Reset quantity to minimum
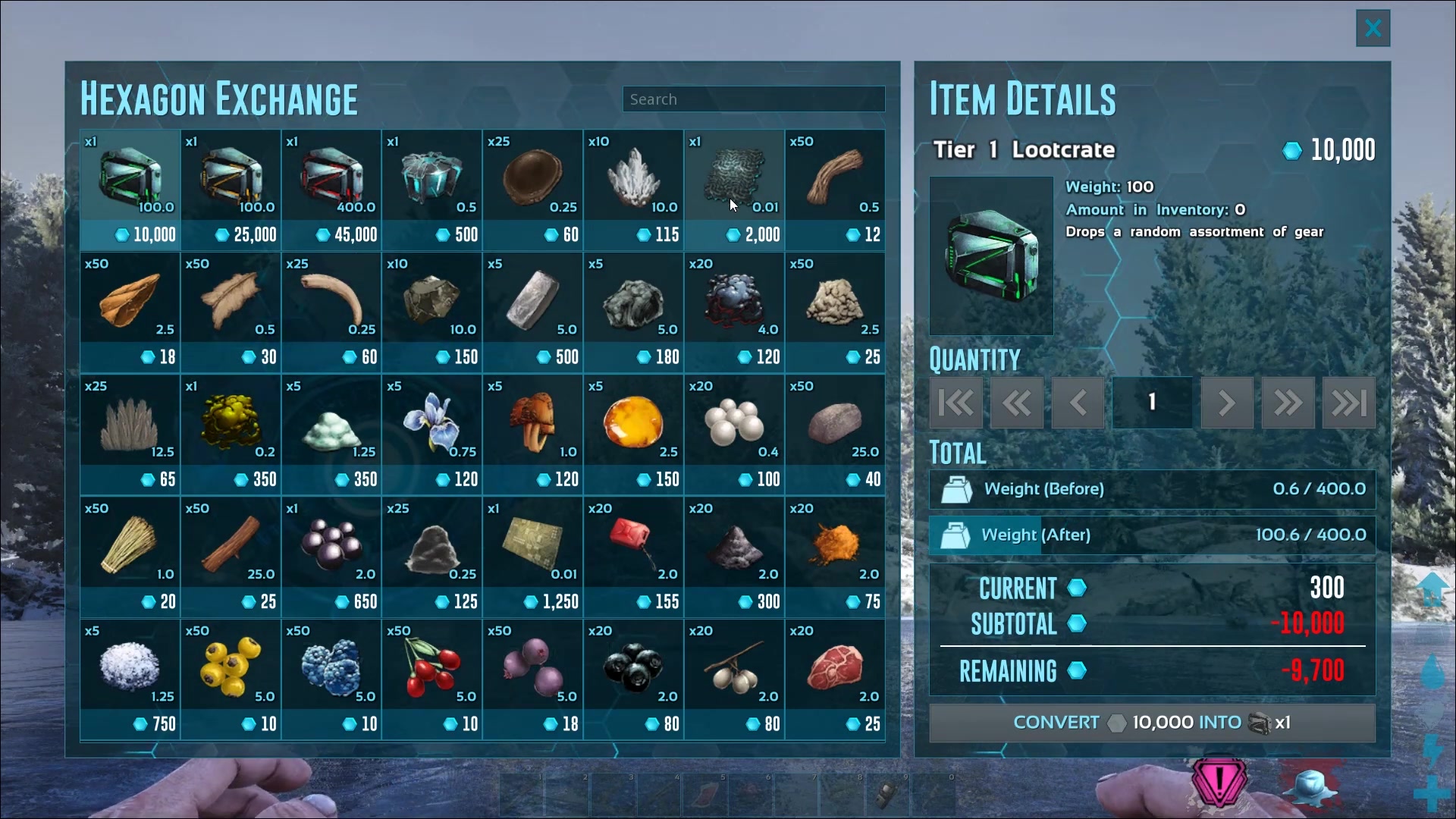Viewport: 1456px width, 819px height. click(x=955, y=403)
